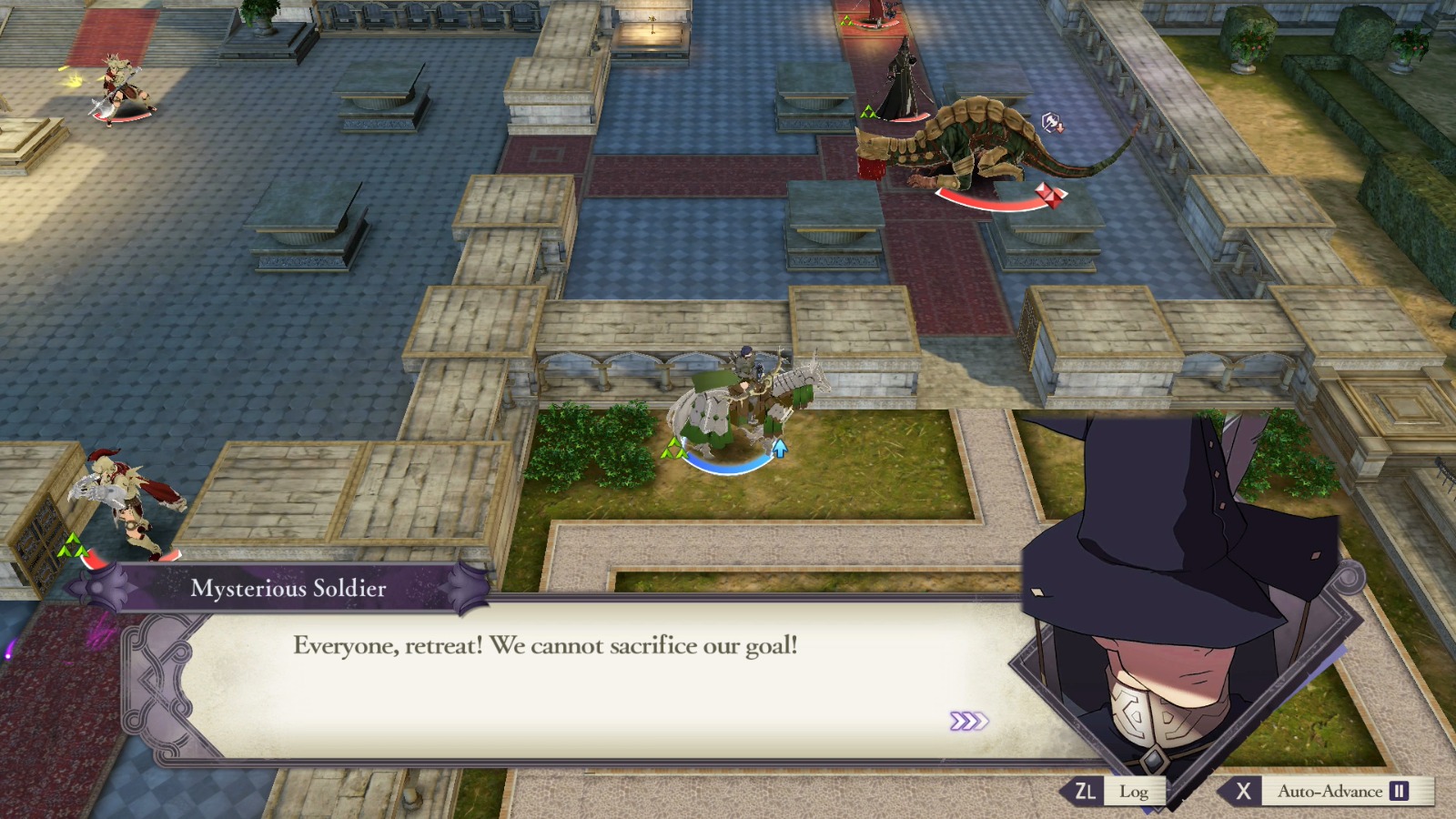
Task: Toggle the dialogue log open with Log control
Action: [x=1134, y=791]
